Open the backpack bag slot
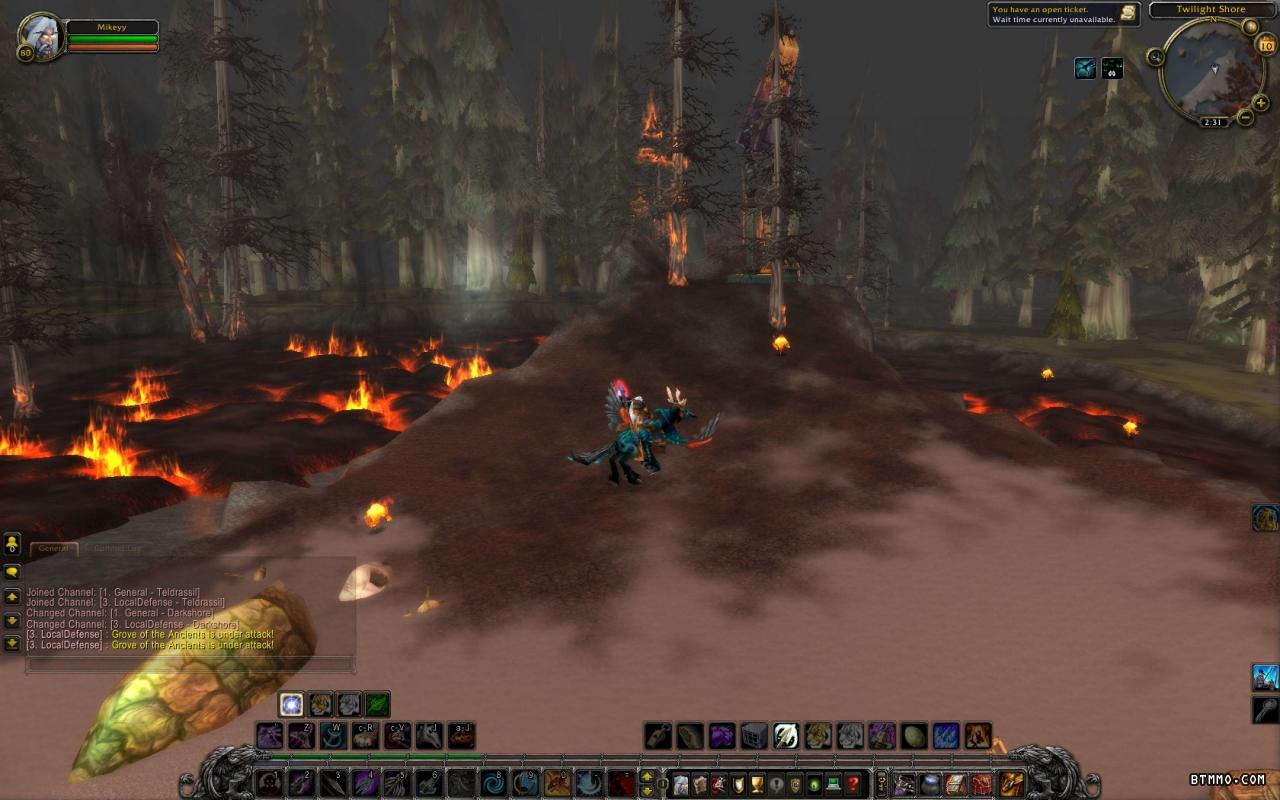This screenshot has width=1280, height=800. coord(1012,784)
